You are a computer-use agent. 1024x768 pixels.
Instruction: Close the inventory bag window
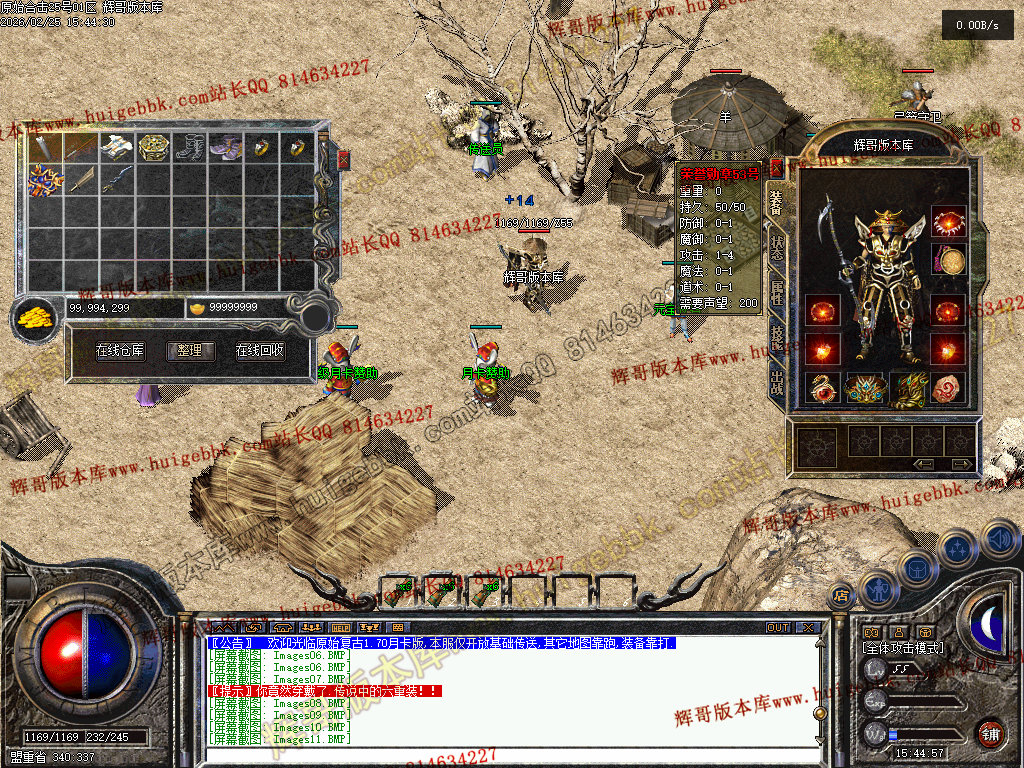click(x=344, y=160)
